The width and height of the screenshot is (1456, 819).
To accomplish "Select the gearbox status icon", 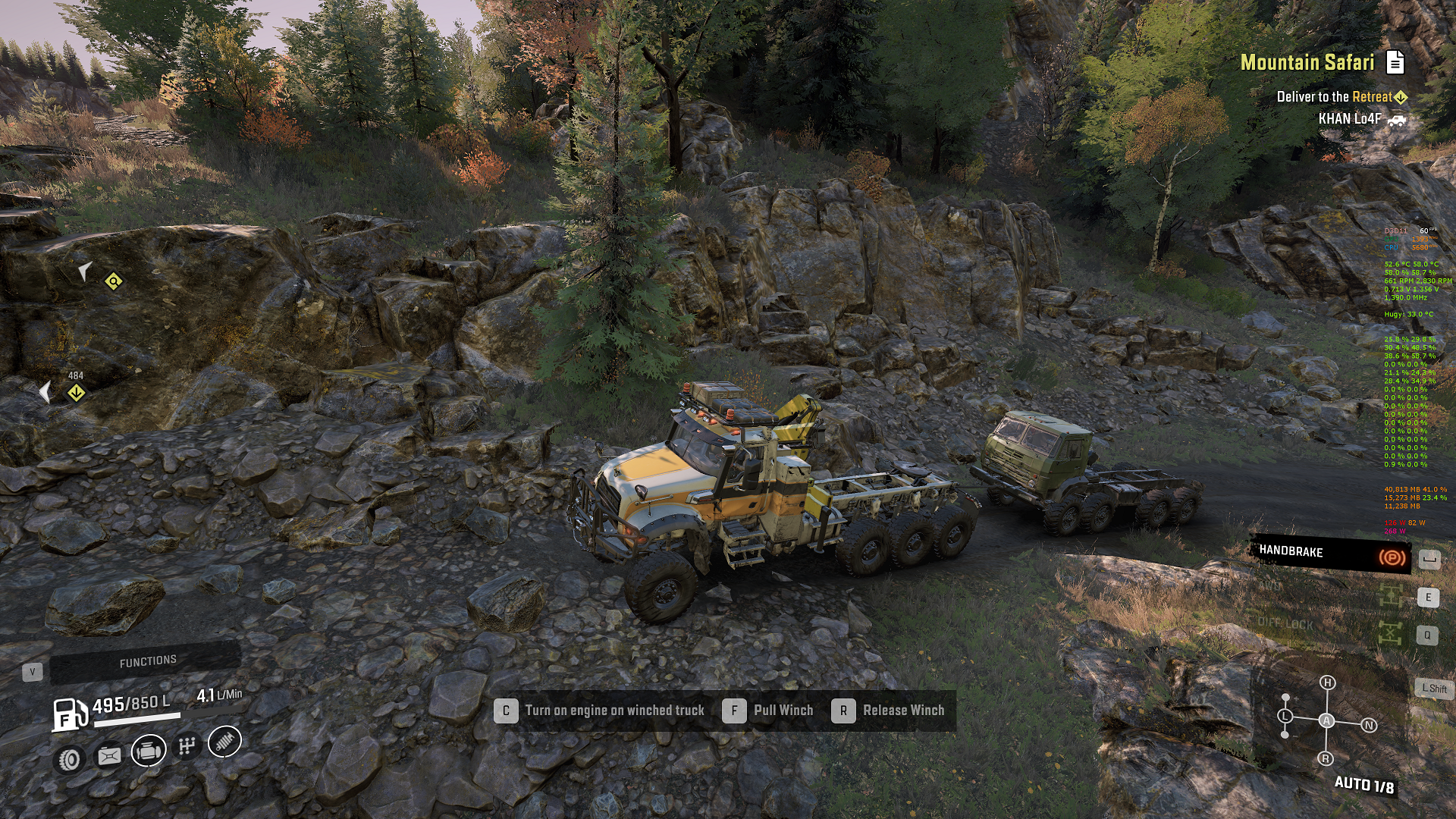I will tap(187, 746).
